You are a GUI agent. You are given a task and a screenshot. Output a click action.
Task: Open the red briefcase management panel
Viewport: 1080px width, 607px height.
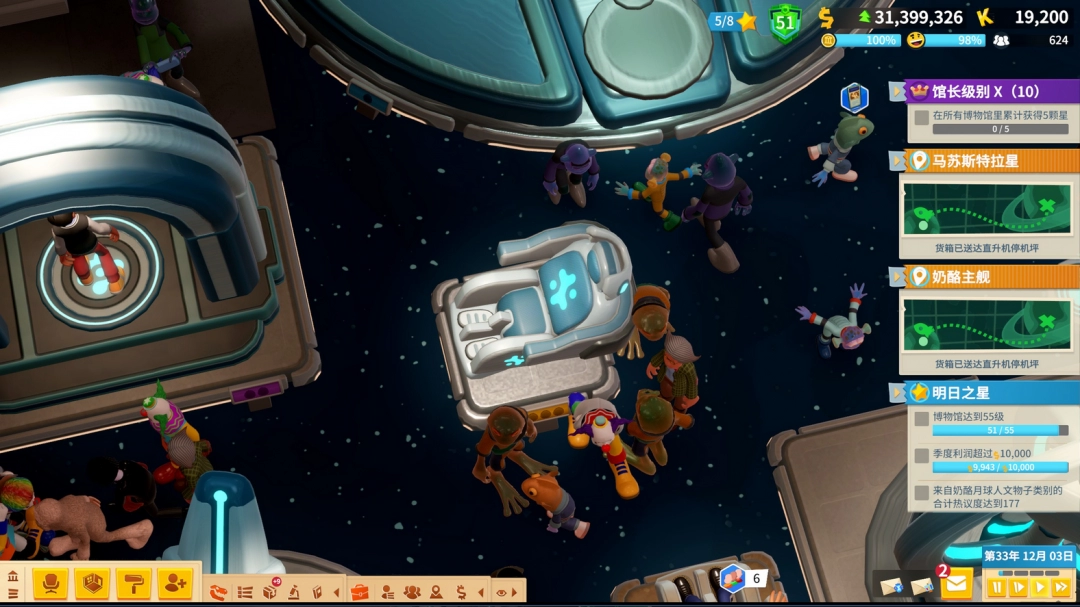click(x=360, y=592)
